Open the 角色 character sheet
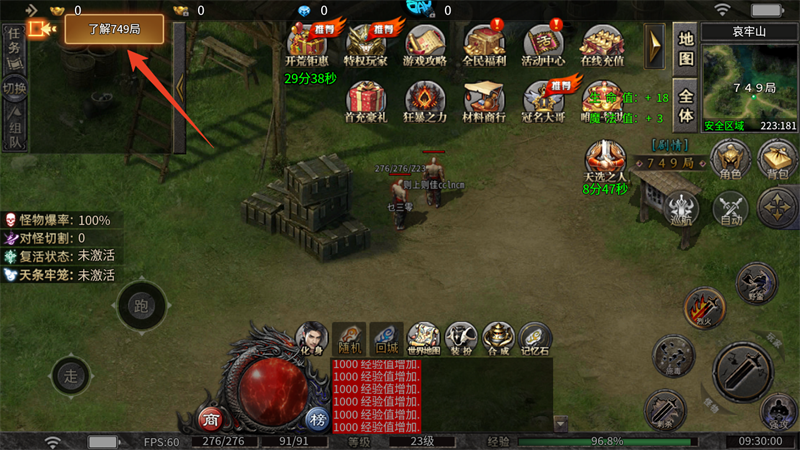Image resolution: width=800 pixels, height=450 pixels. pyautogui.click(x=730, y=160)
